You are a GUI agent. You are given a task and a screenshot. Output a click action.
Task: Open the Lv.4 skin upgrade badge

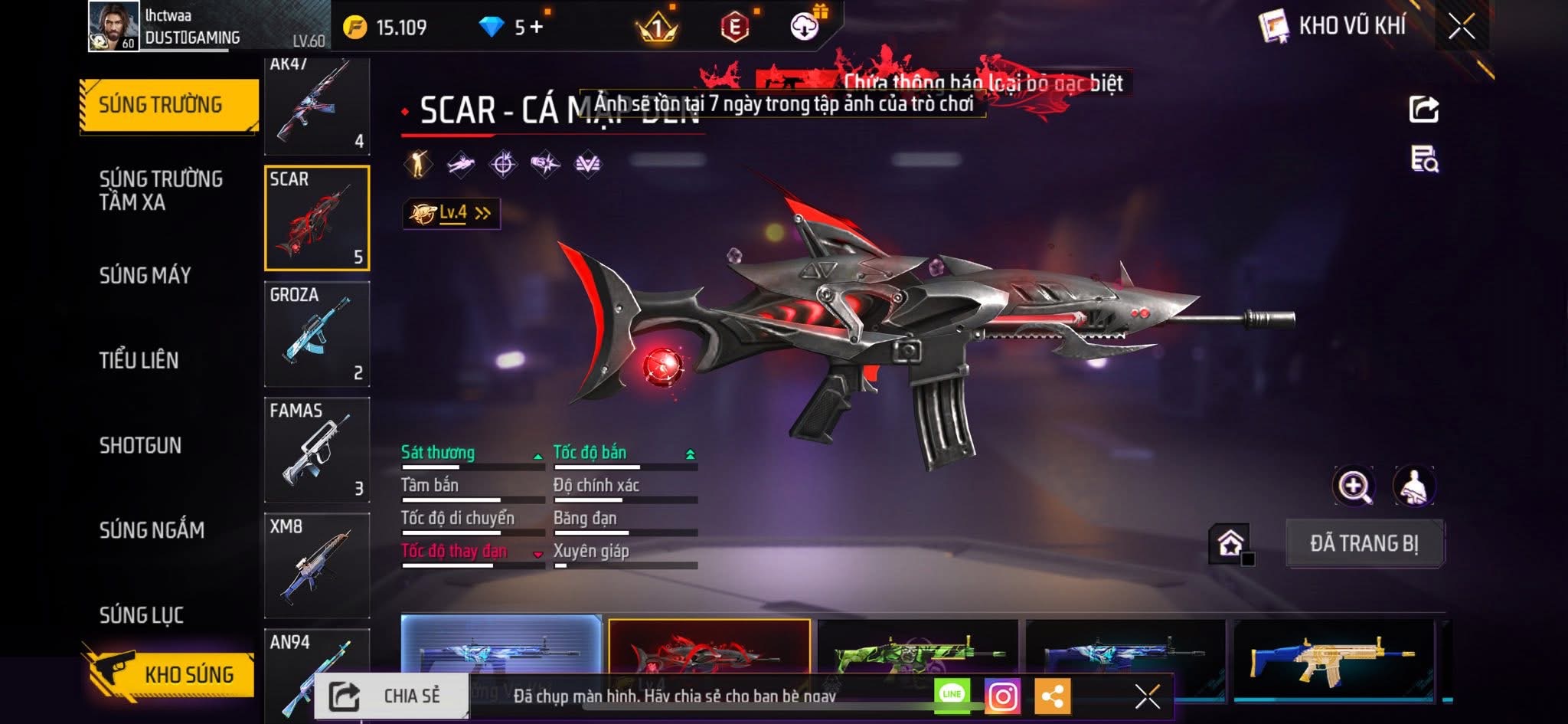(452, 213)
